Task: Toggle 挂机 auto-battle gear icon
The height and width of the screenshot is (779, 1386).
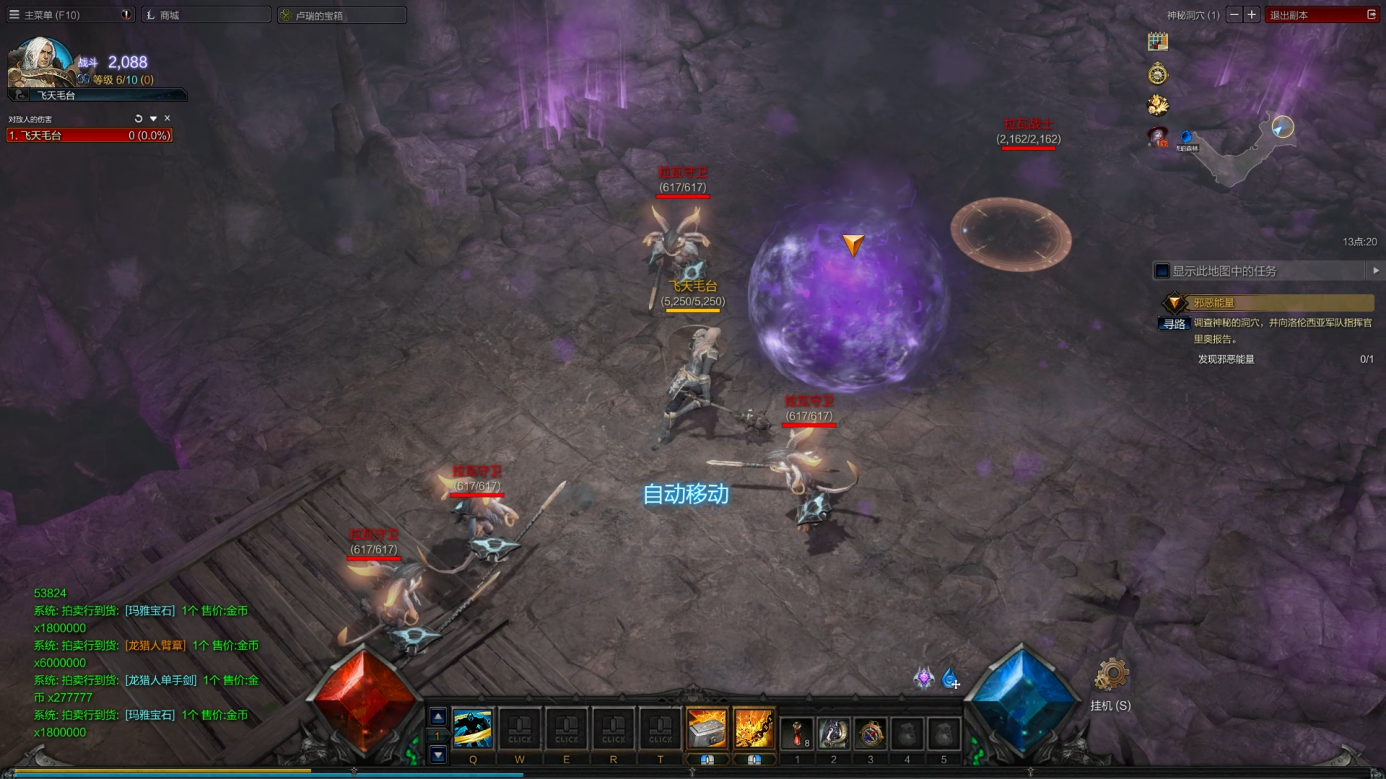Action: [x=1110, y=676]
